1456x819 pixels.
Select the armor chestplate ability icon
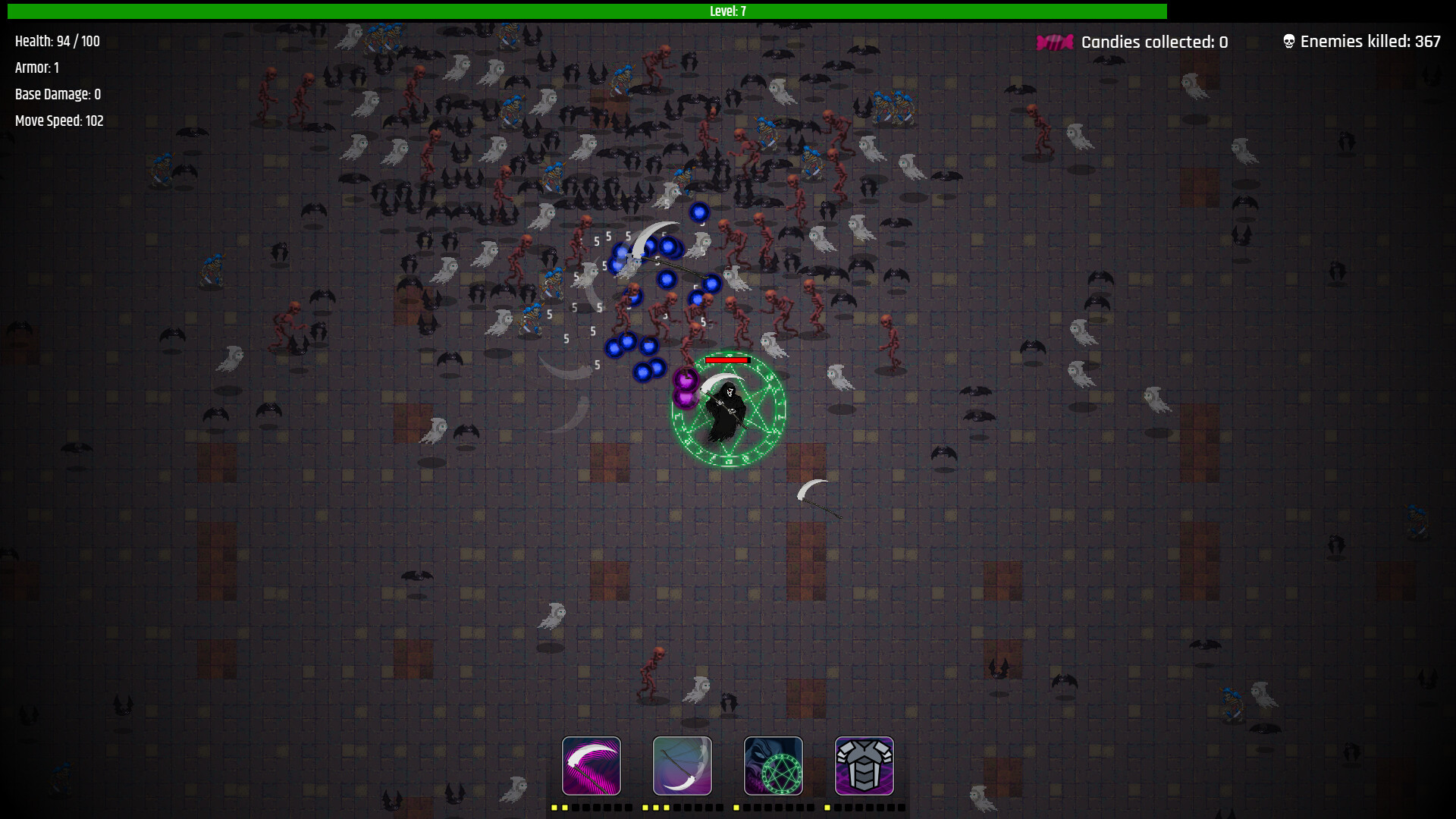[864, 766]
